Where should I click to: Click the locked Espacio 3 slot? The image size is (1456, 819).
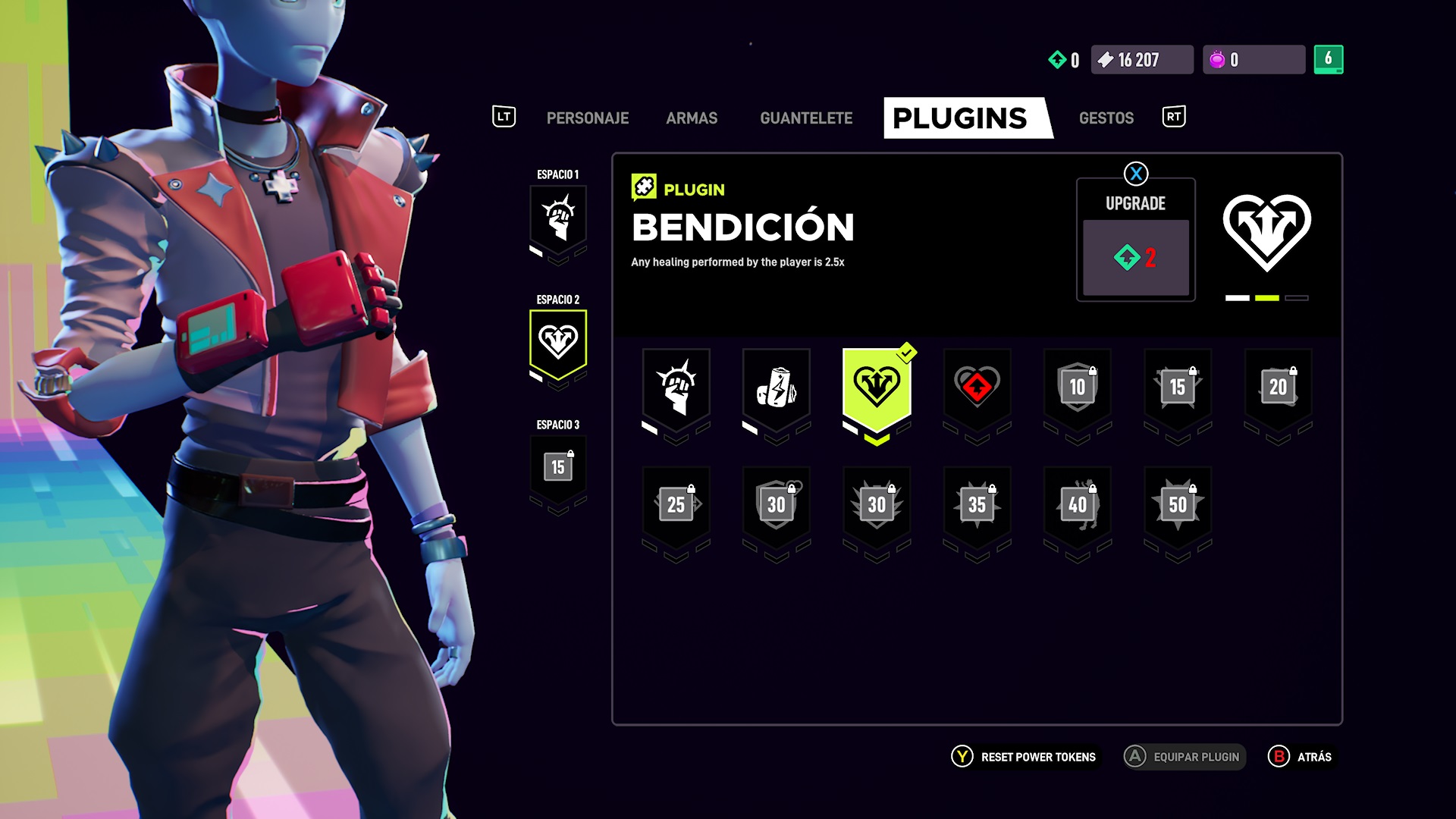tap(558, 468)
